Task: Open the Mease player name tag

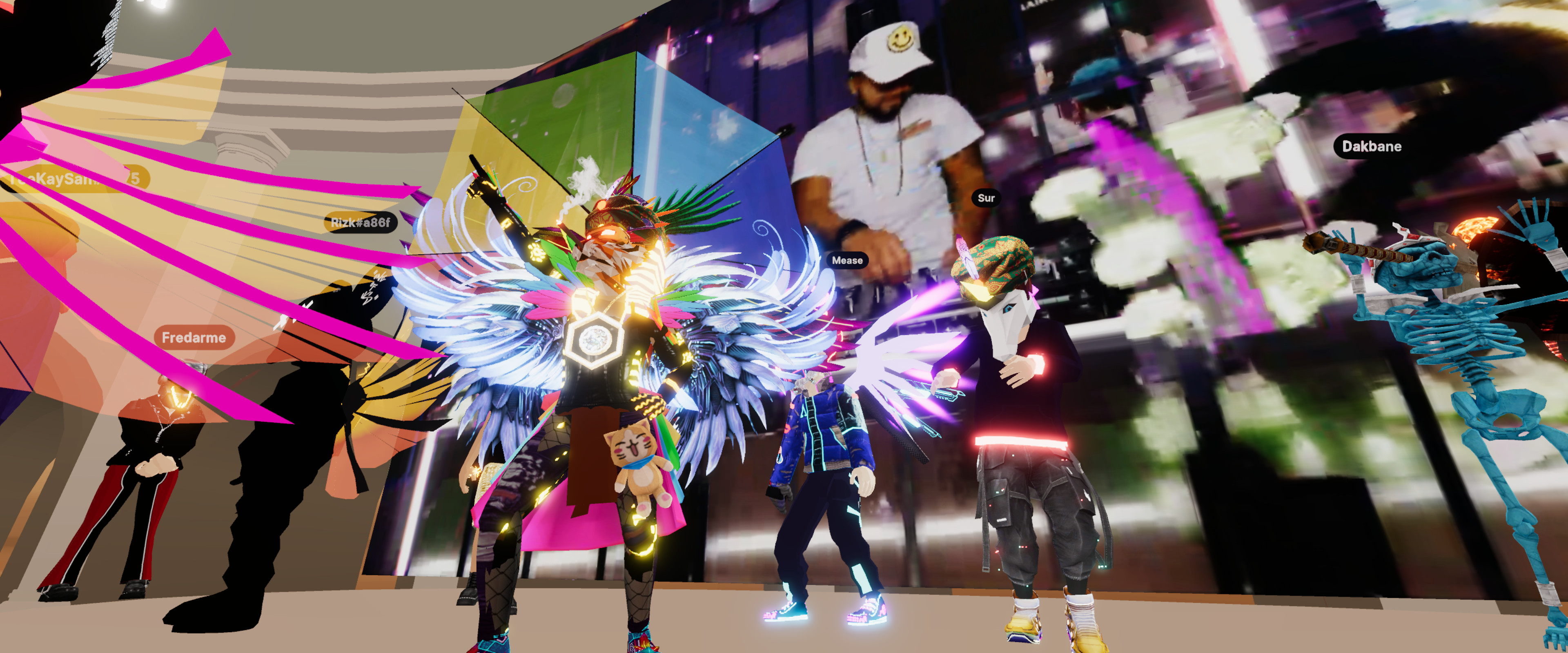Action: click(847, 260)
